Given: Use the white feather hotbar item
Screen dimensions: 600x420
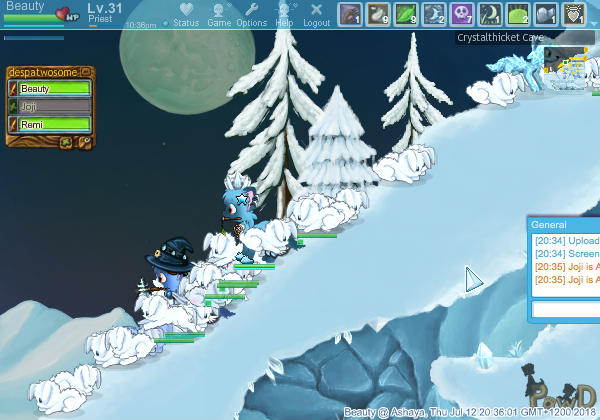Looking at the screenshot, I should click(379, 14).
